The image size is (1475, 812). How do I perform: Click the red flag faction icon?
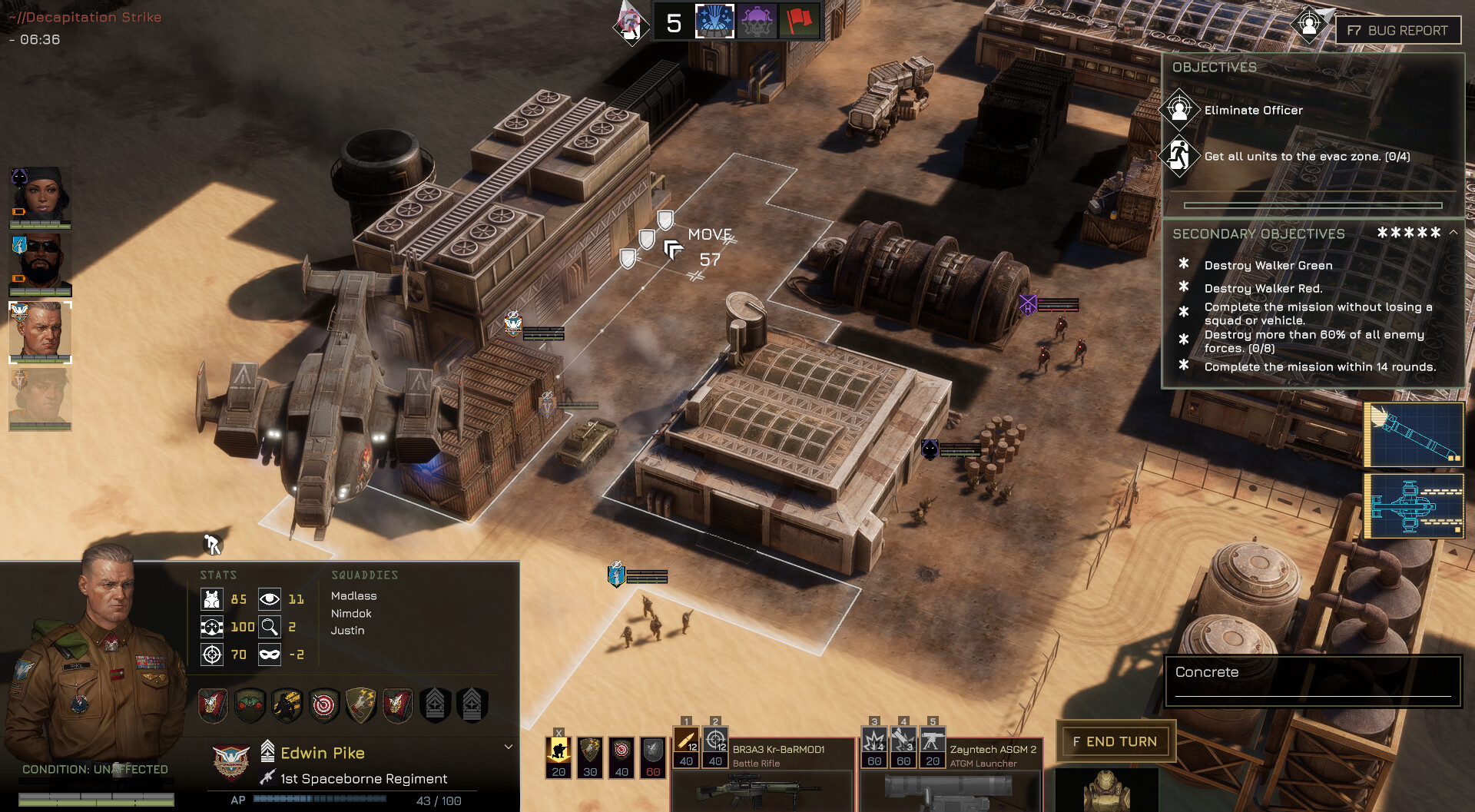pos(798,22)
